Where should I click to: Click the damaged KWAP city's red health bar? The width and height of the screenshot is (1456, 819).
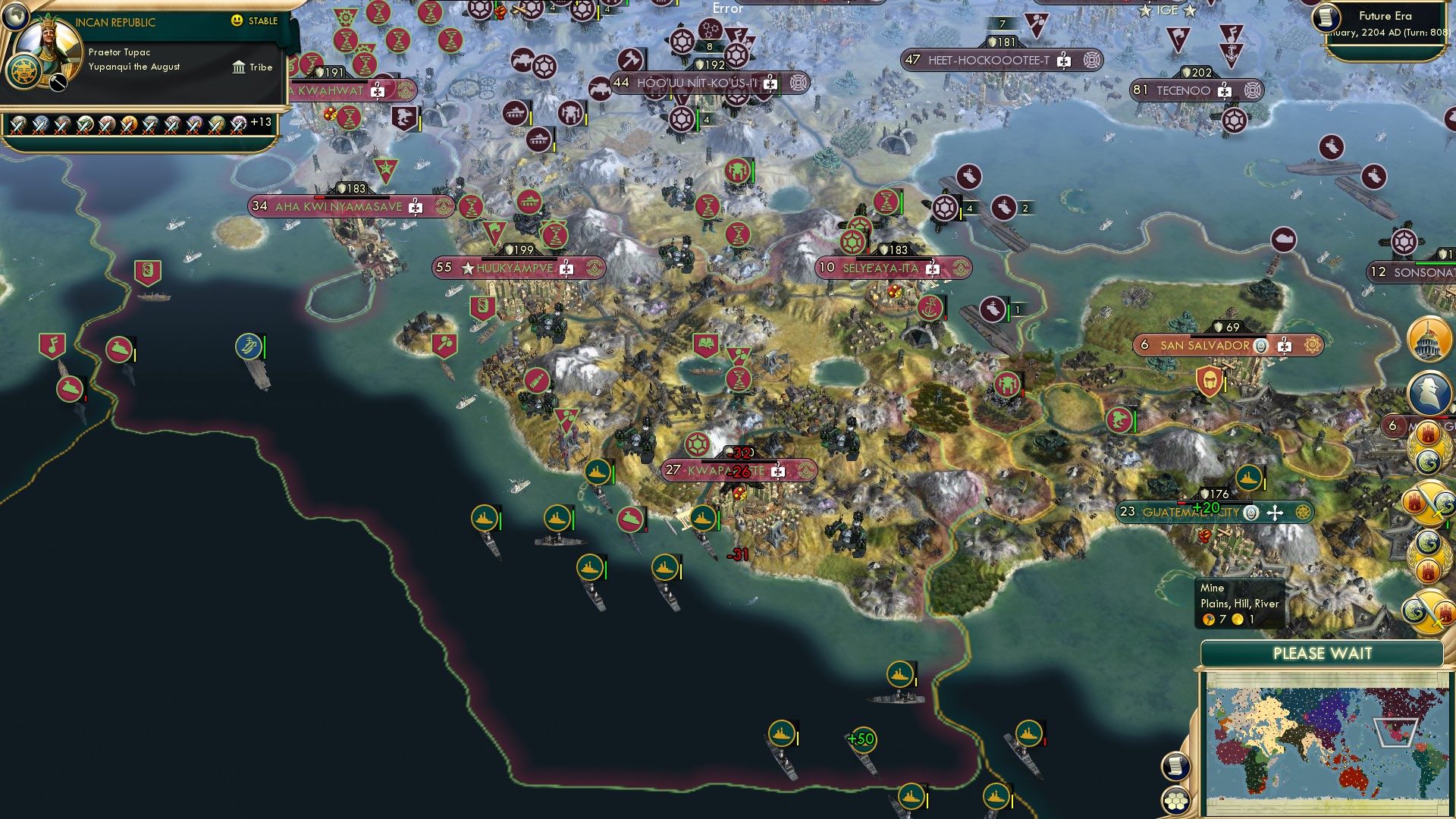(x=739, y=461)
